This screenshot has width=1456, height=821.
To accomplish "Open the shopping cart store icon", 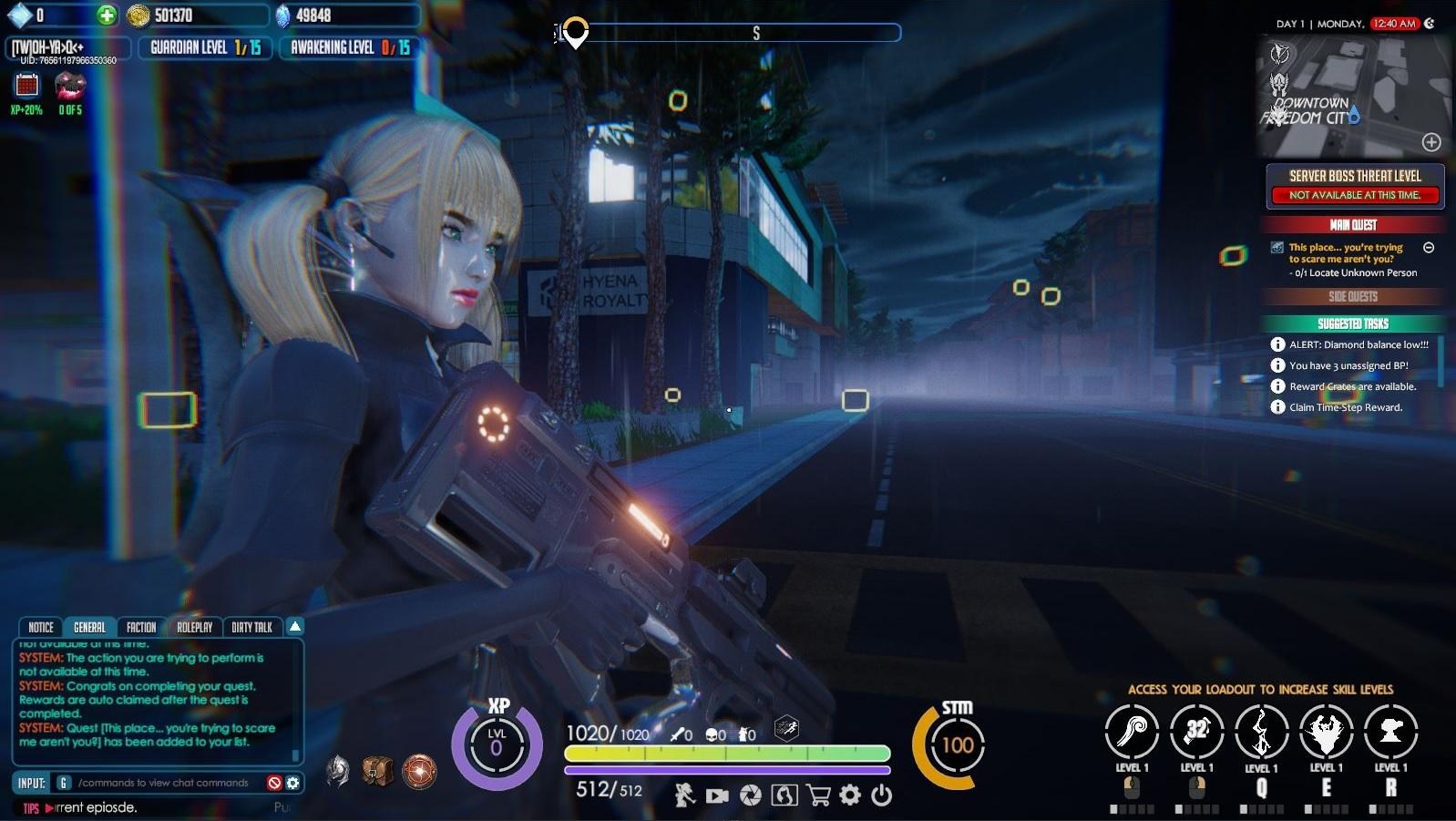I will tap(818, 795).
